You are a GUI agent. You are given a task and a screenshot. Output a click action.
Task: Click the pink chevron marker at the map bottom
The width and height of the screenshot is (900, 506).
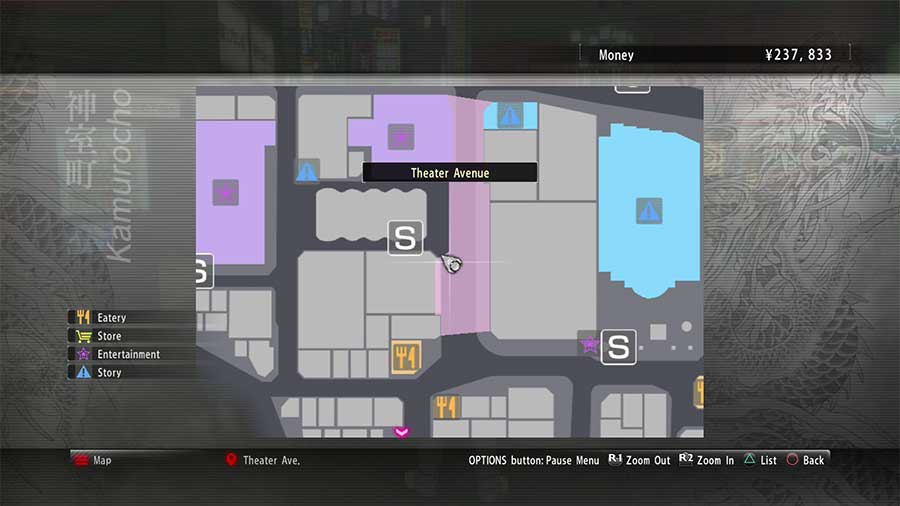(402, 432)
